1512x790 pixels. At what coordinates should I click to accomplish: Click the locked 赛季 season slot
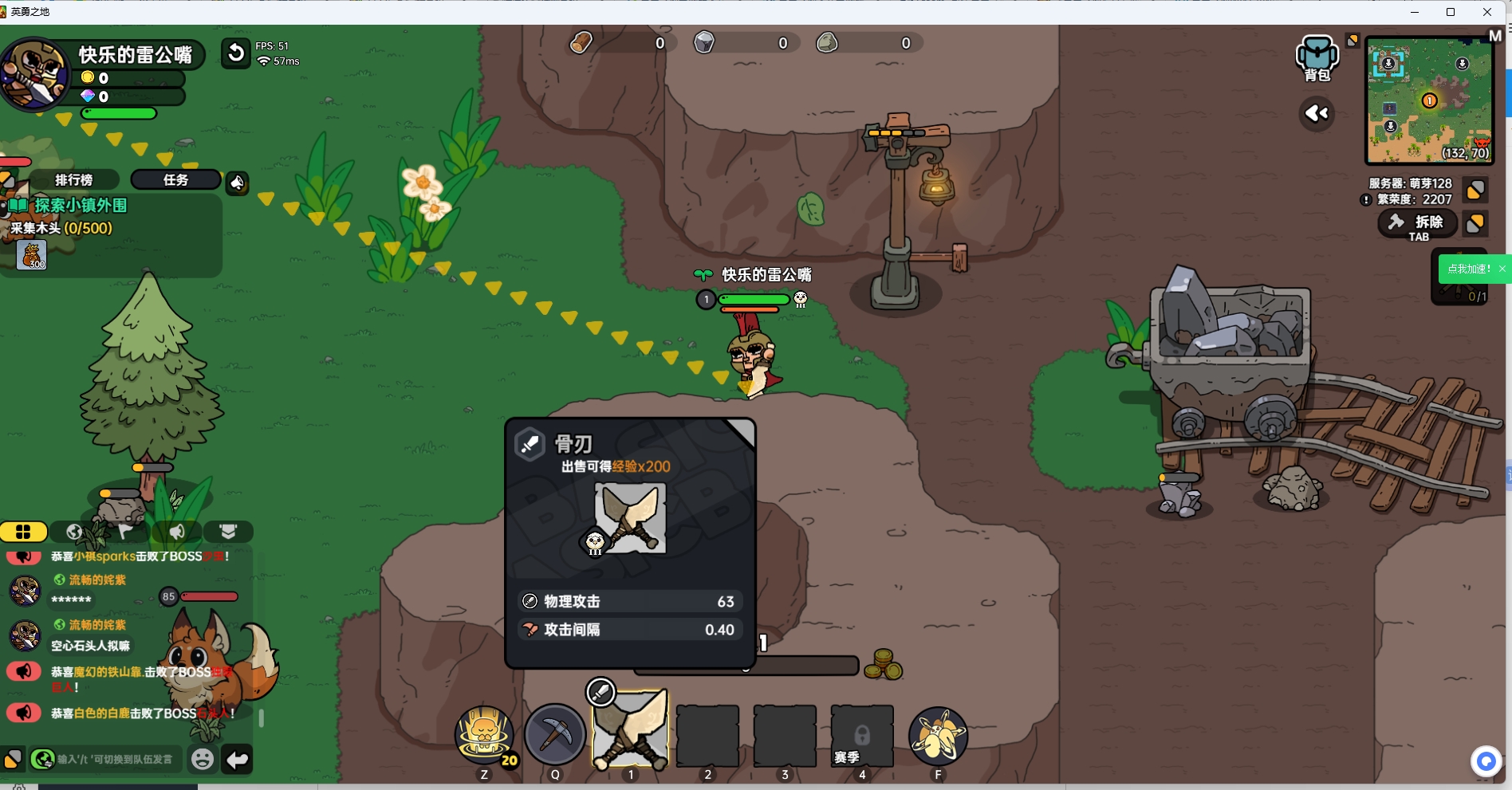pyautogui.click(x=861, y=737)
